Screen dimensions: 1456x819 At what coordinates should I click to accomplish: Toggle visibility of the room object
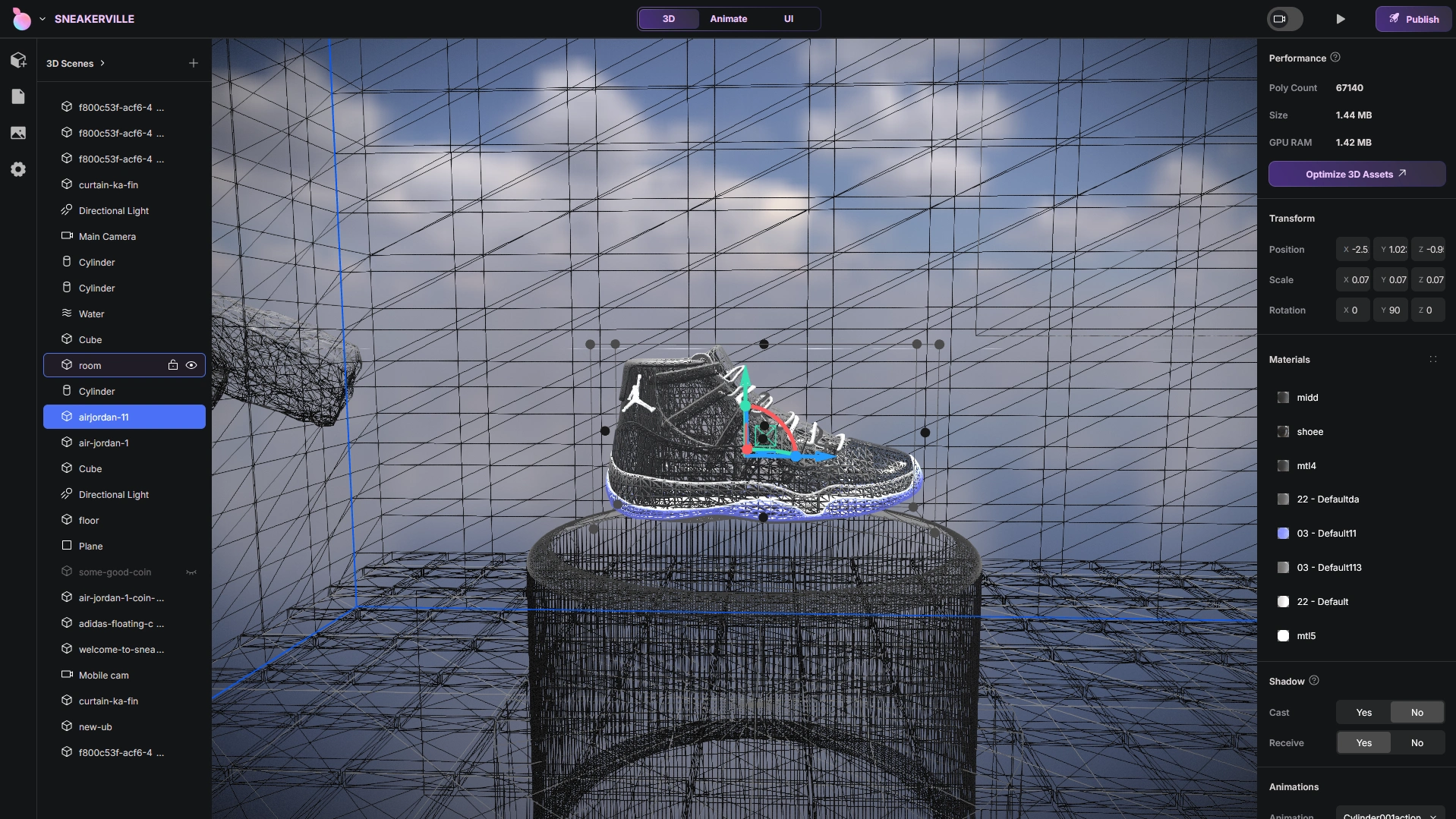pyautogui.click(x=191, y=365)
